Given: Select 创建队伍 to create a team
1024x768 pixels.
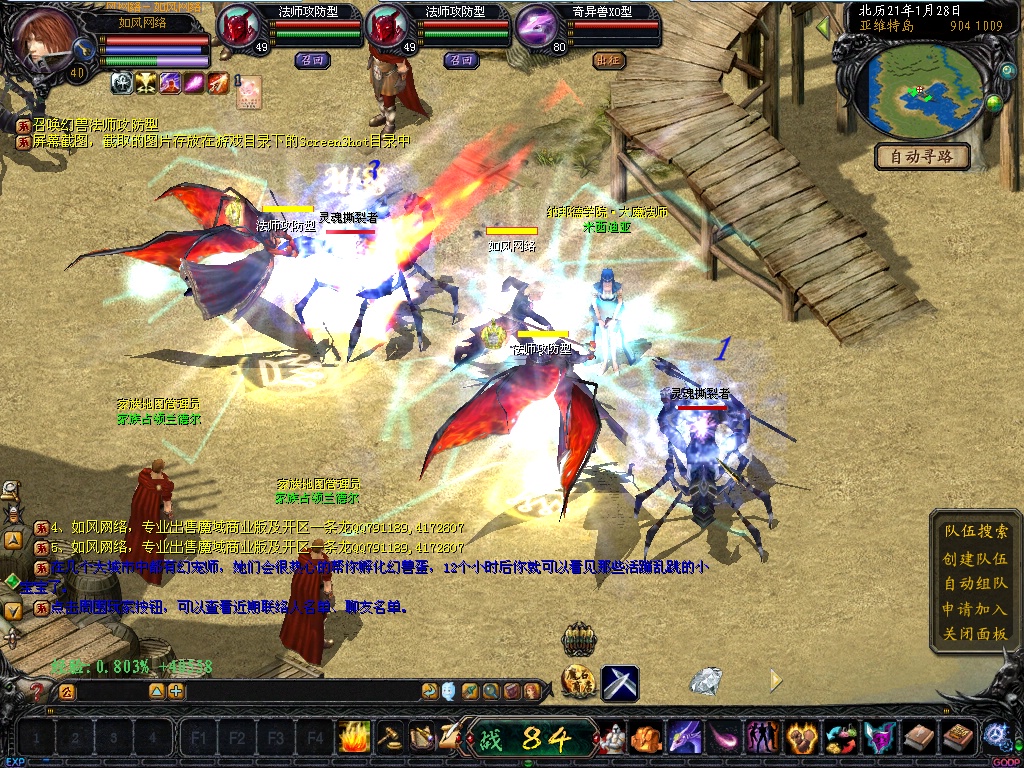Looking at the screenshot, I should (976, 558).
